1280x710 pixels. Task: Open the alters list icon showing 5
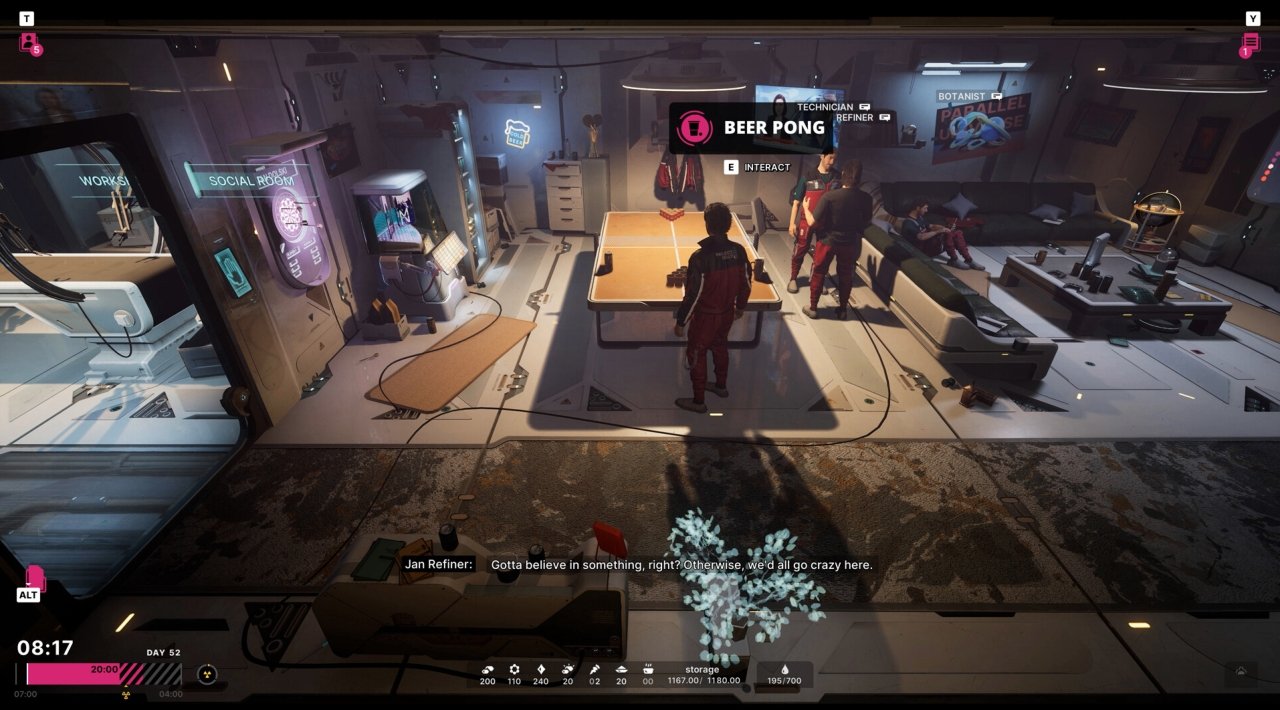[29, 43]
